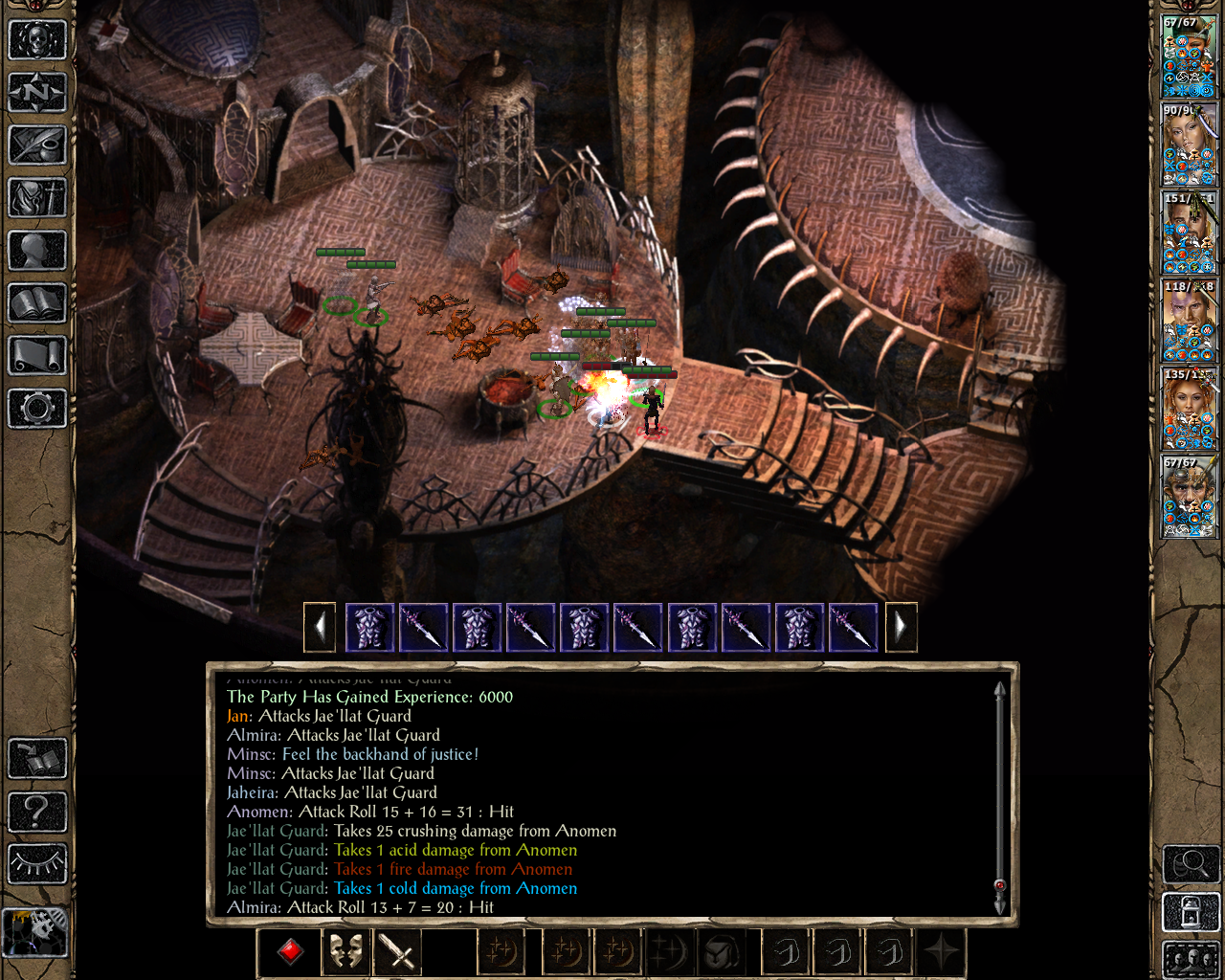Image resolution: width=1225 pixels, height=980 pixels.
Task: Show next items with the right arrow
Action: [x=901, y=628]
